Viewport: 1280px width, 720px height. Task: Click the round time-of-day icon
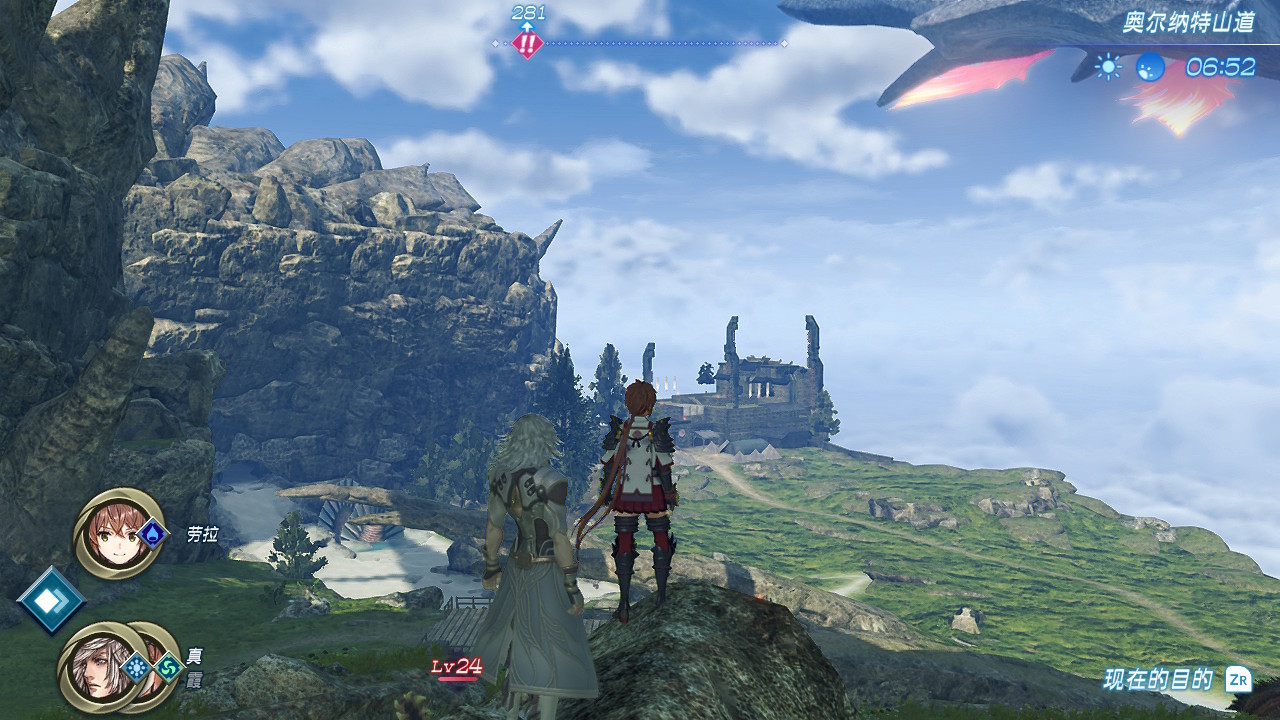point(1151,67)
